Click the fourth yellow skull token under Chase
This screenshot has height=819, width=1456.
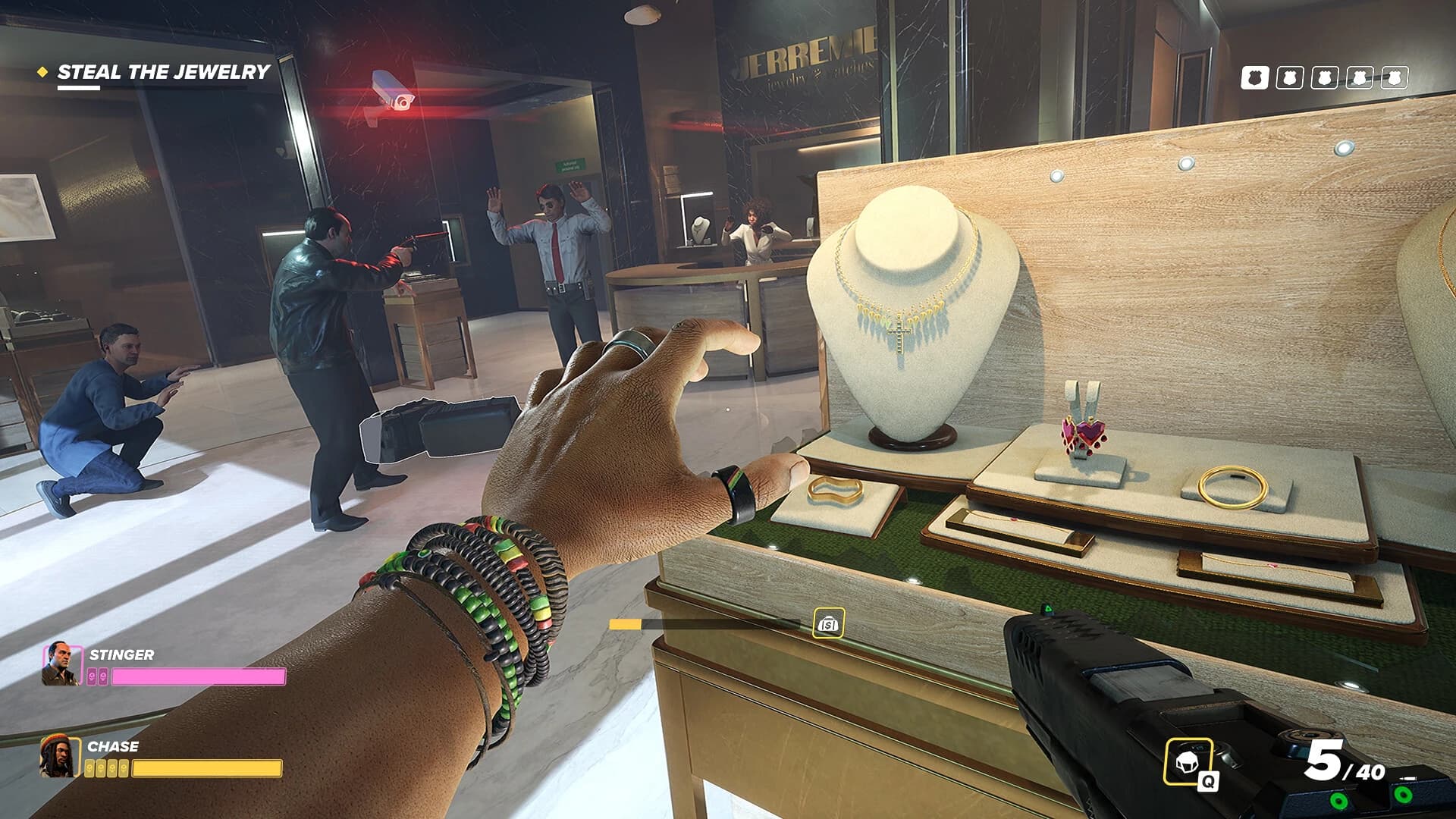124,767
